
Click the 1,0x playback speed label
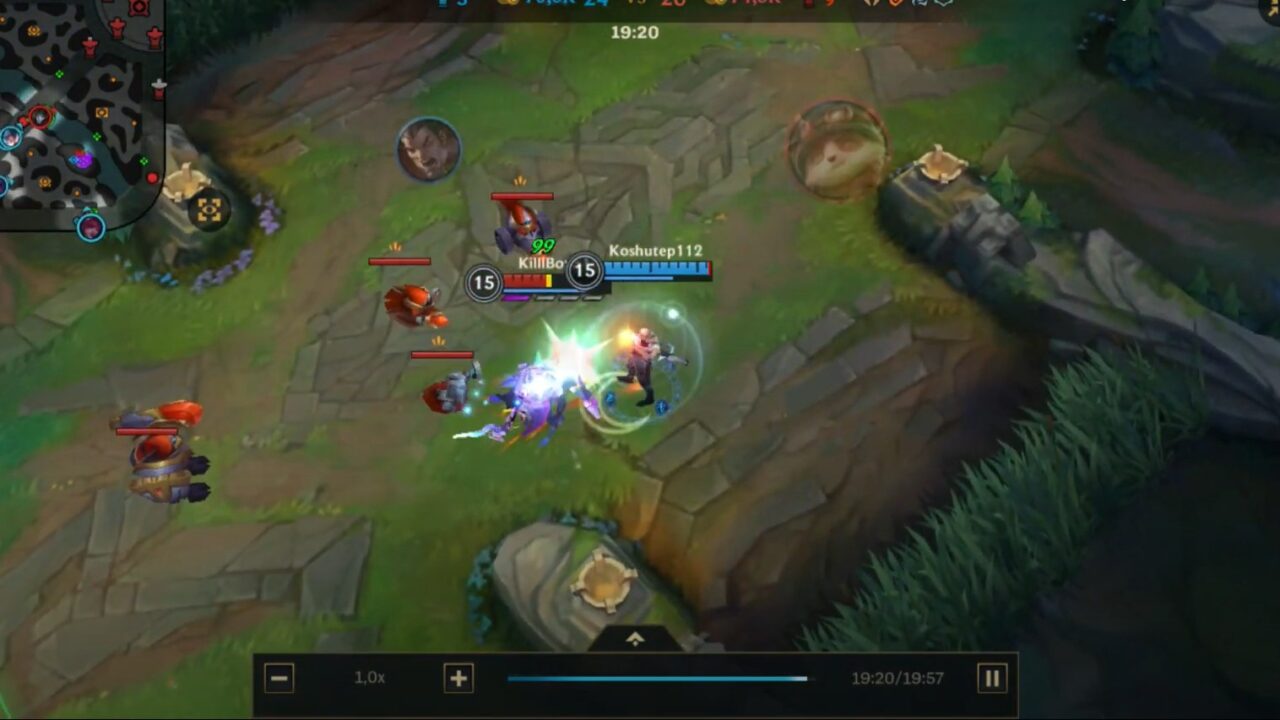click(x=370, y=677)
